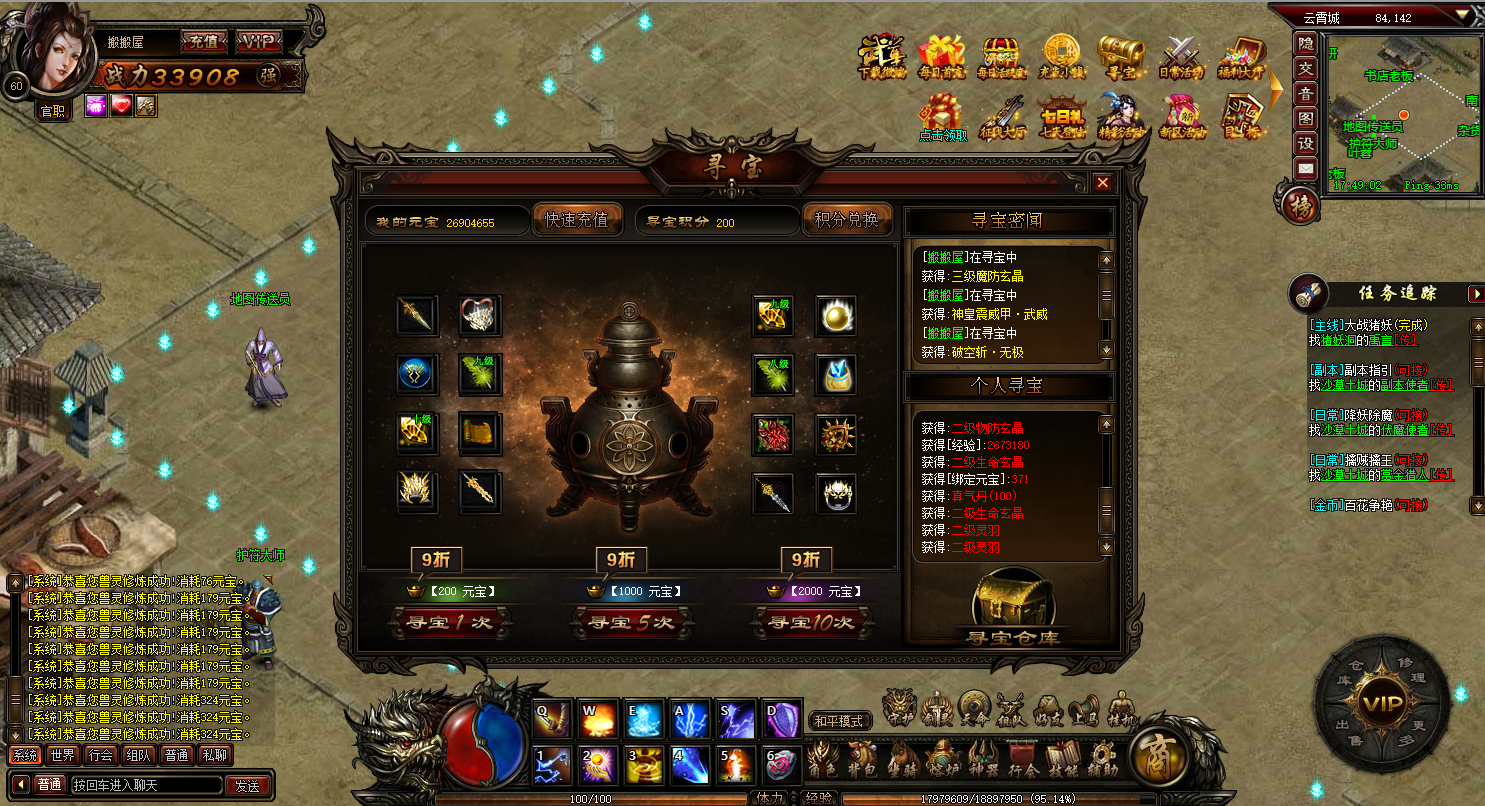Viewport: 1485px width, 806px height.
Task: Click the mail envelope icon beside minimap
Action: tap(1305, 169)
